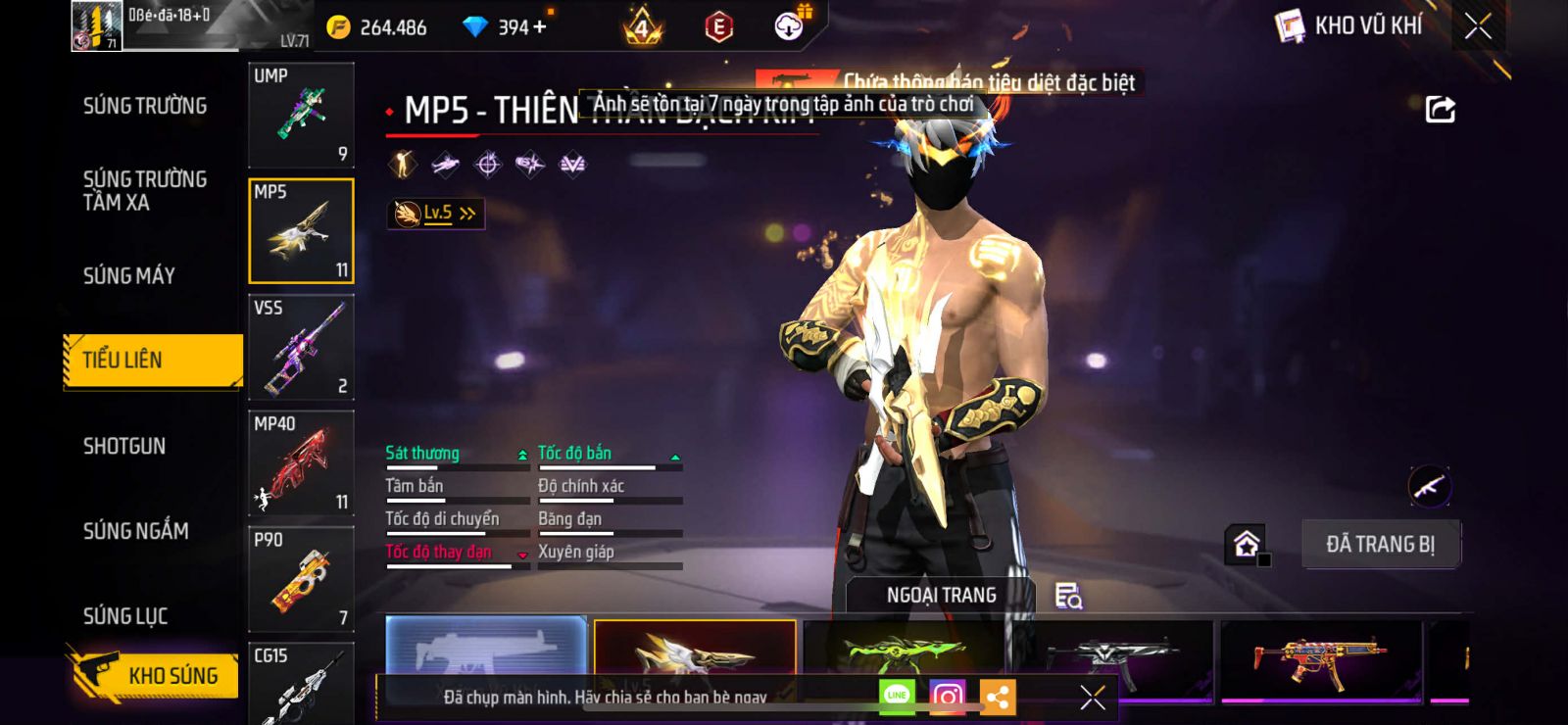Close the weapon armory screen
Viewport: 1568px width, 725px height.
(x=1478, y=26)
